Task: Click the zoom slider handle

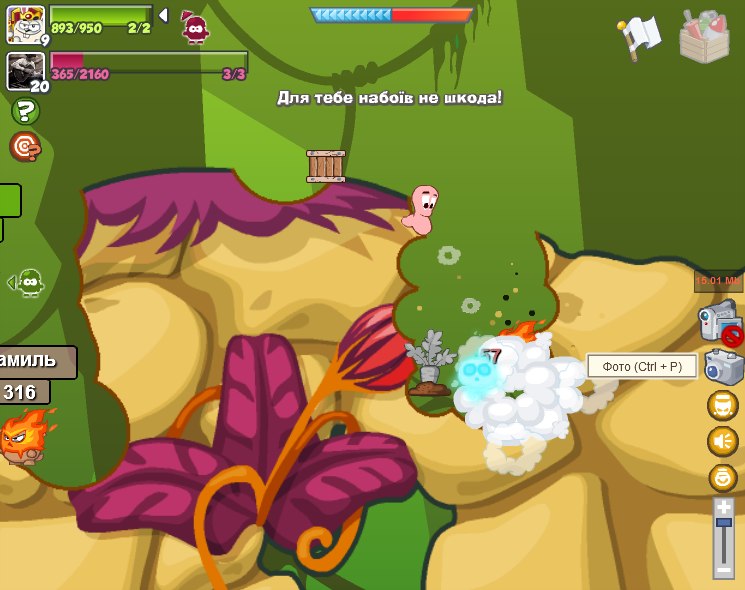Action: [x=723, y=523]
